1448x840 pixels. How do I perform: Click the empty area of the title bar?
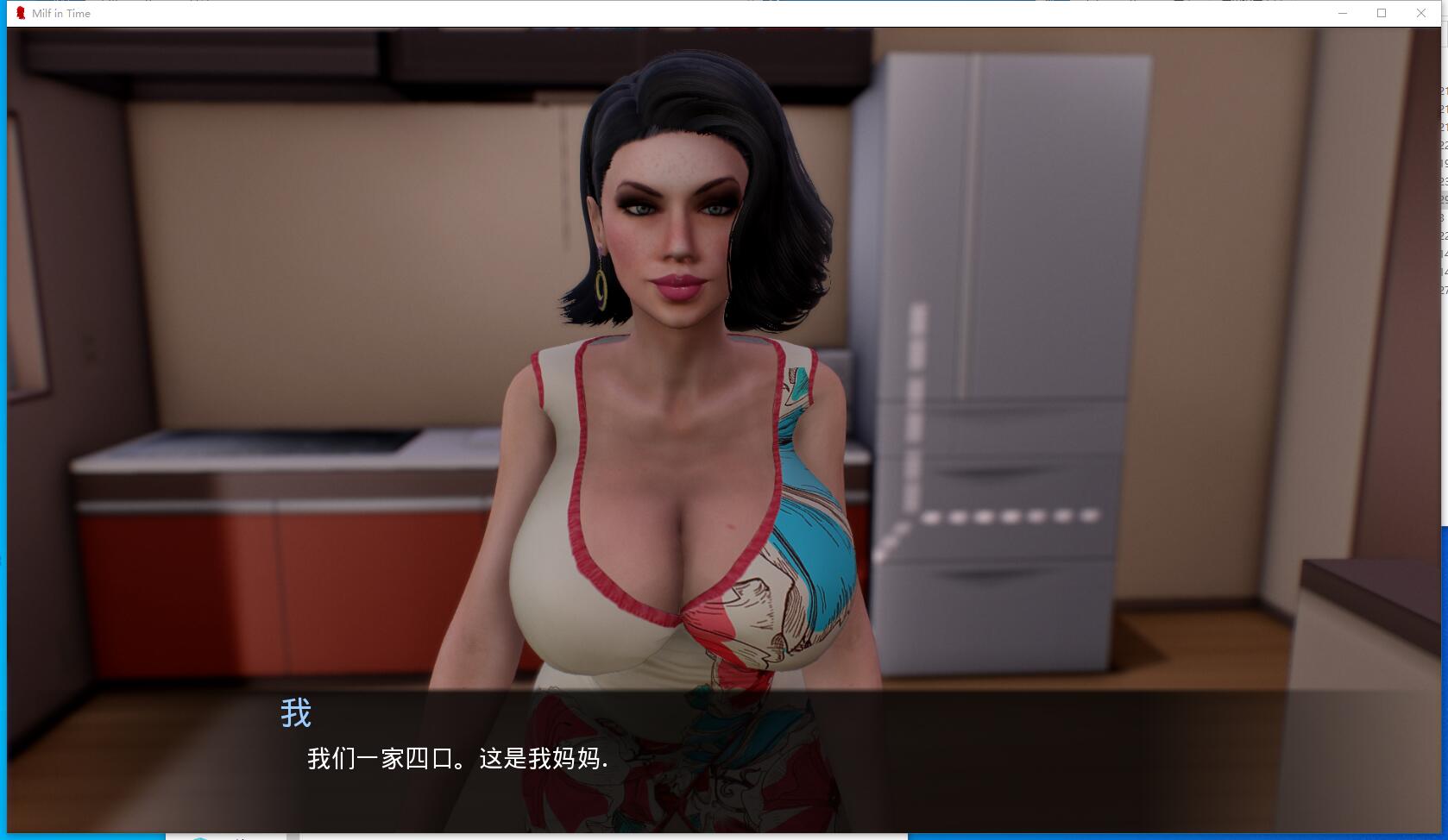pos(690,13)
